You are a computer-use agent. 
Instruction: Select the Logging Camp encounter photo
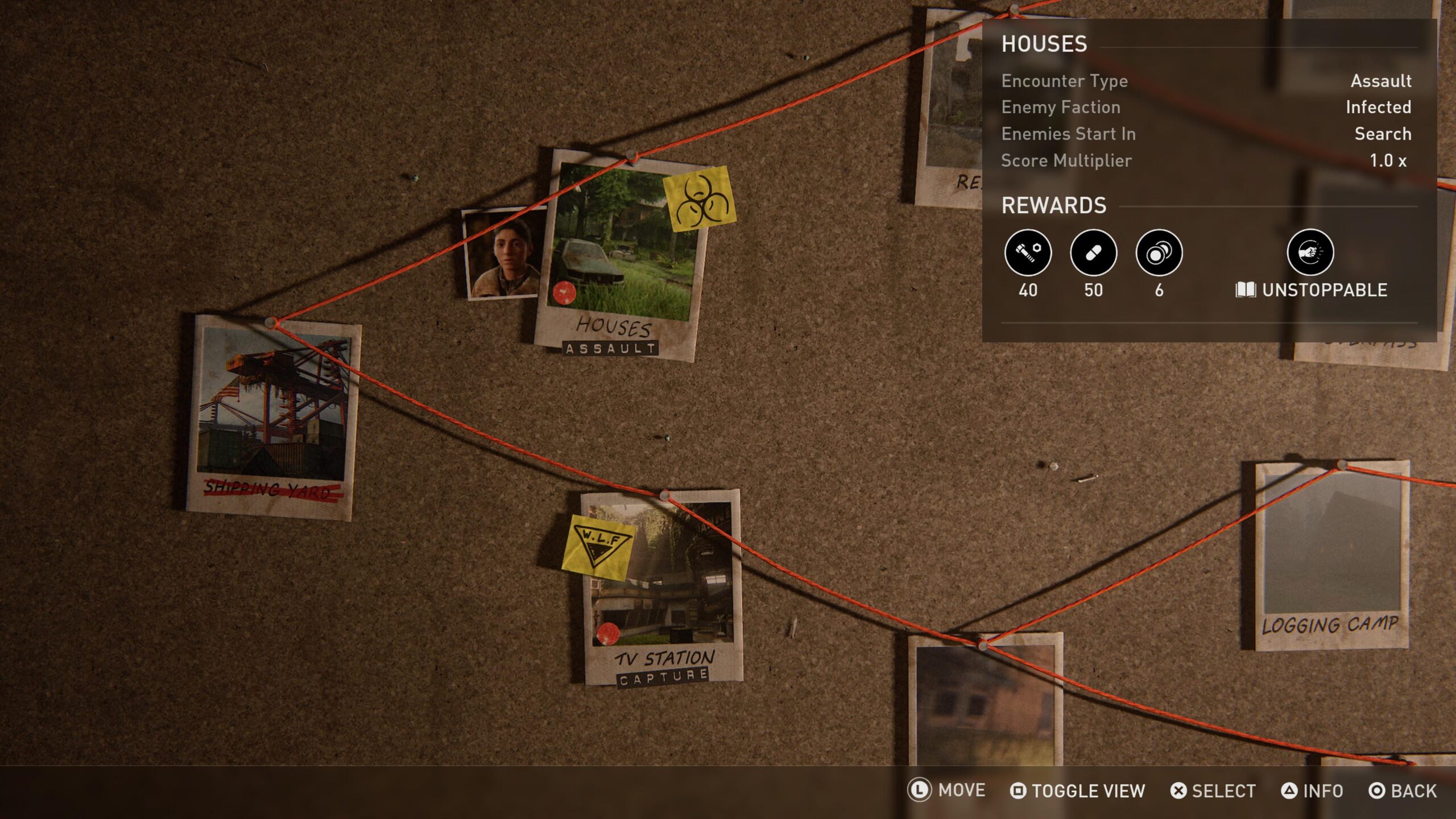pos(1332,555)
